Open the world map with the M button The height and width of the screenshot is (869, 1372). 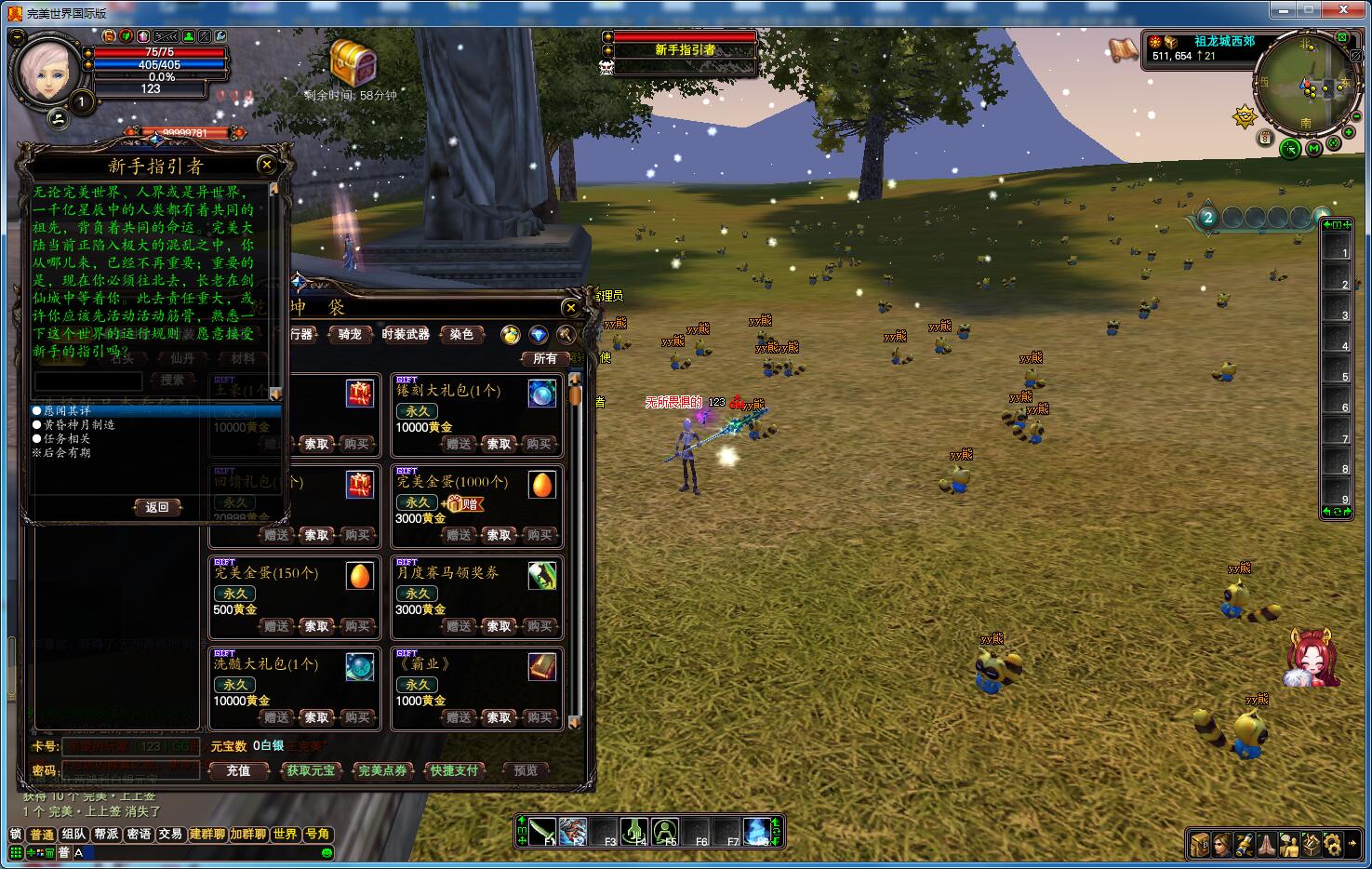(x=1313, y=148)
